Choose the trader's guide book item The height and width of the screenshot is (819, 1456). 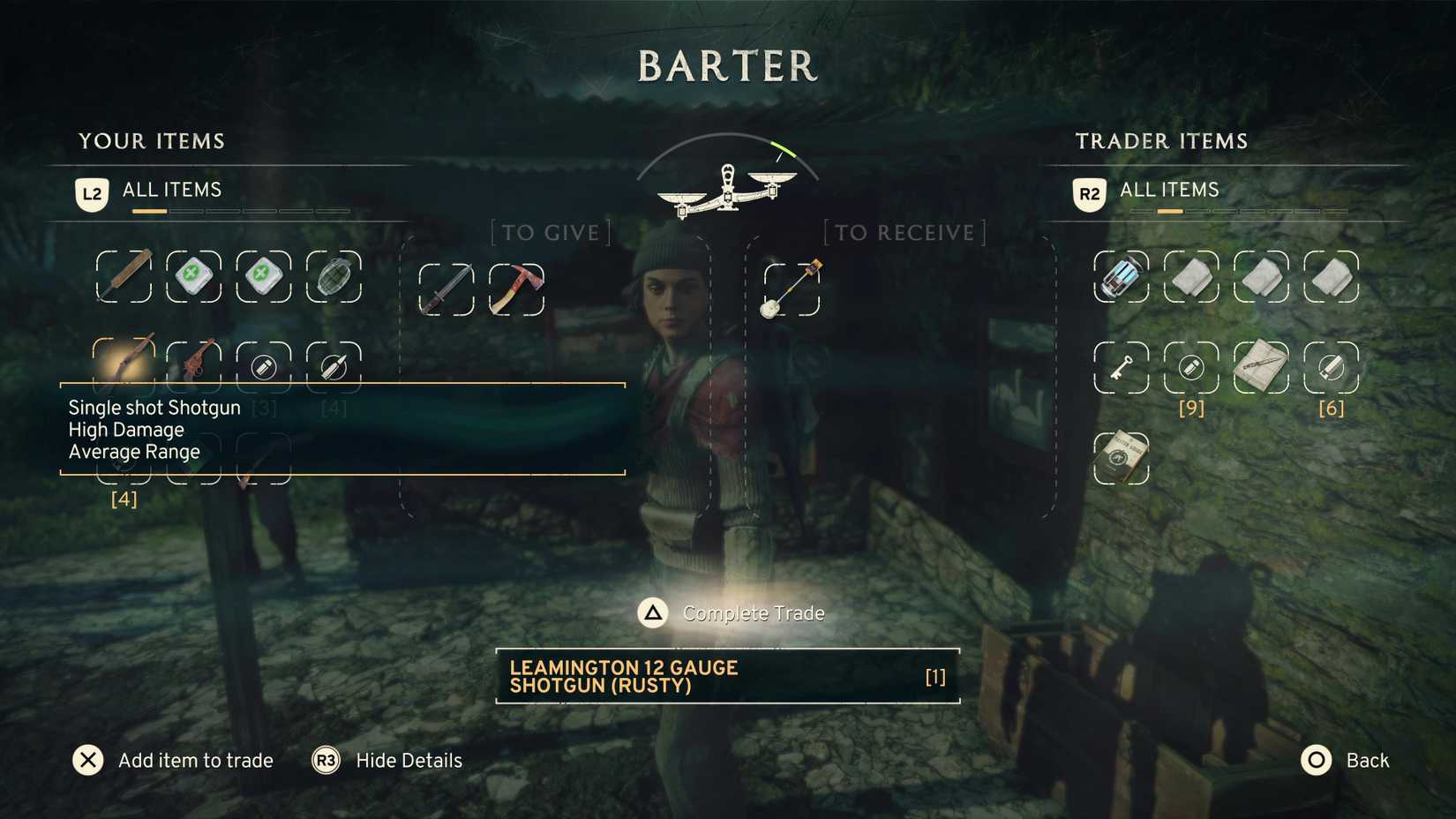1121,456
